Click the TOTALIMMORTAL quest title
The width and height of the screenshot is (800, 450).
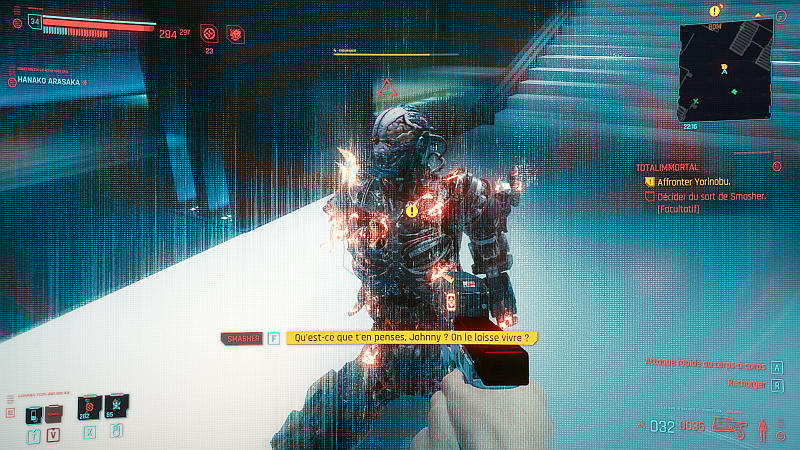coord(671,167)
